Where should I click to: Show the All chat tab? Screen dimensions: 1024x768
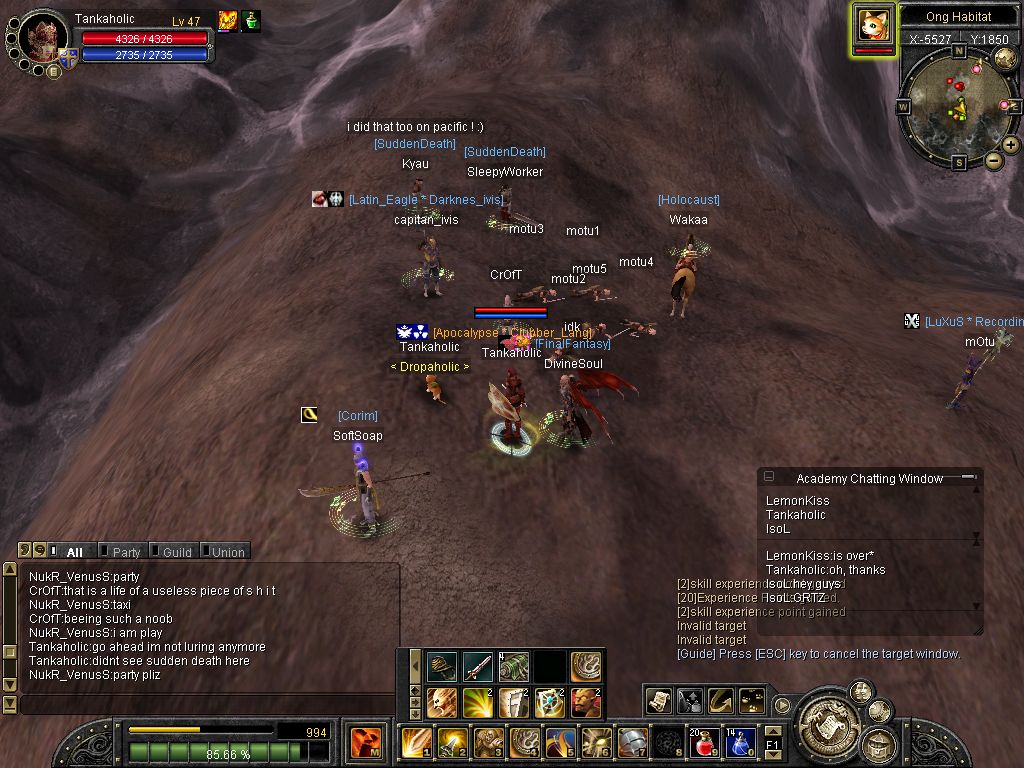73,551
